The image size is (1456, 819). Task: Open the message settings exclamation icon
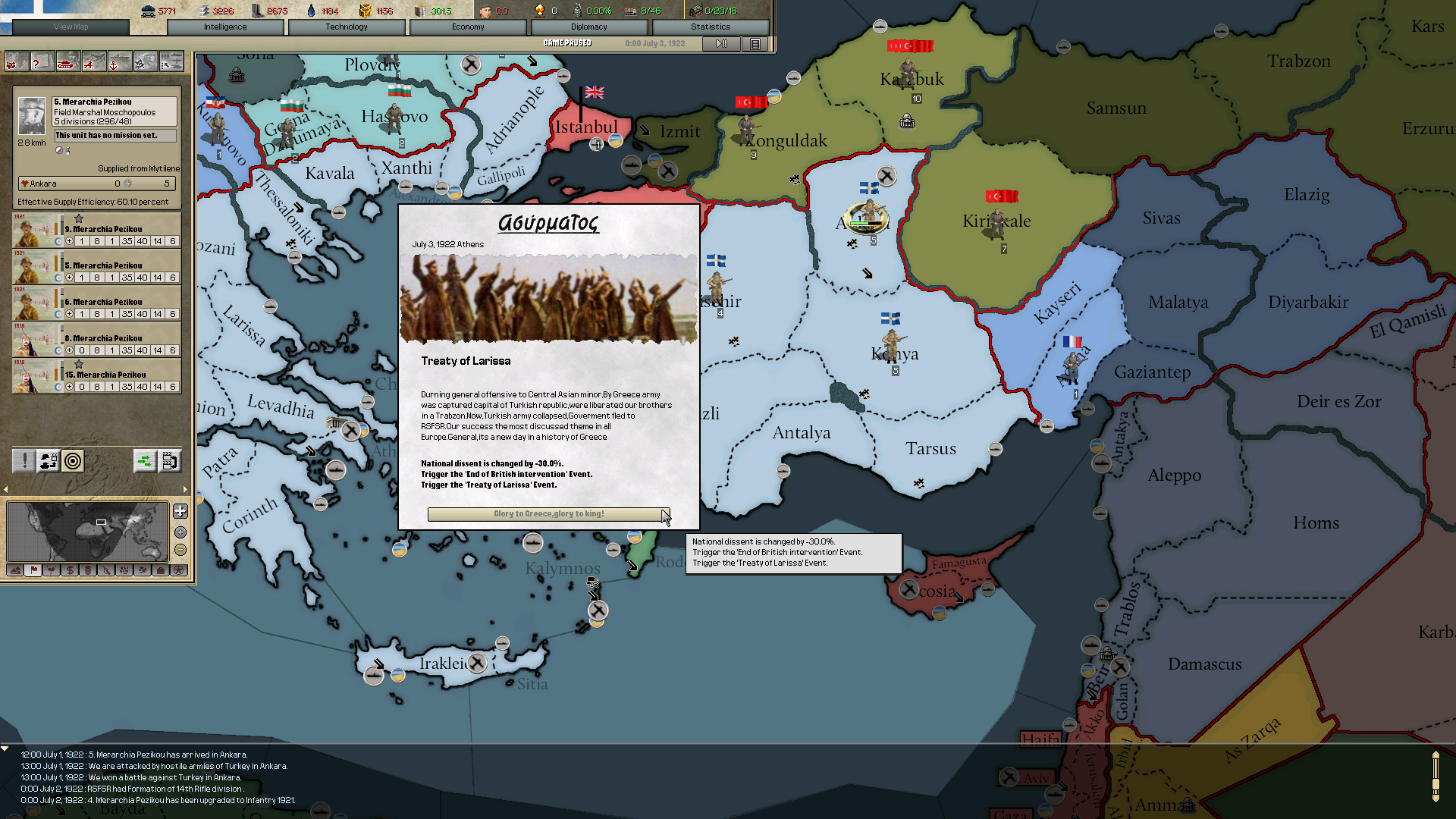pyautogui.click(x=24, y=460)
